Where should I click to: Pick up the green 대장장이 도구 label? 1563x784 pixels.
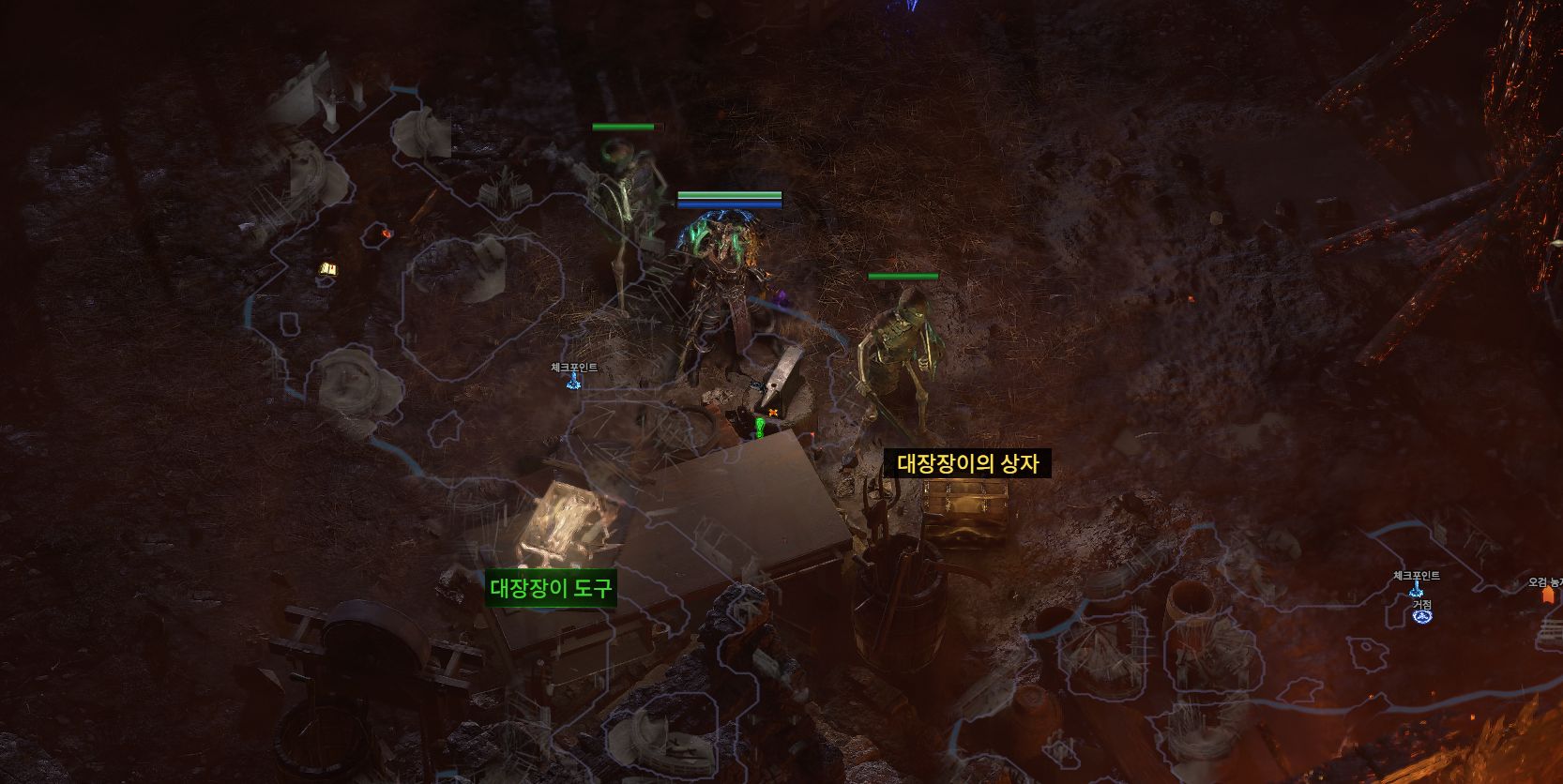point(551,589)
